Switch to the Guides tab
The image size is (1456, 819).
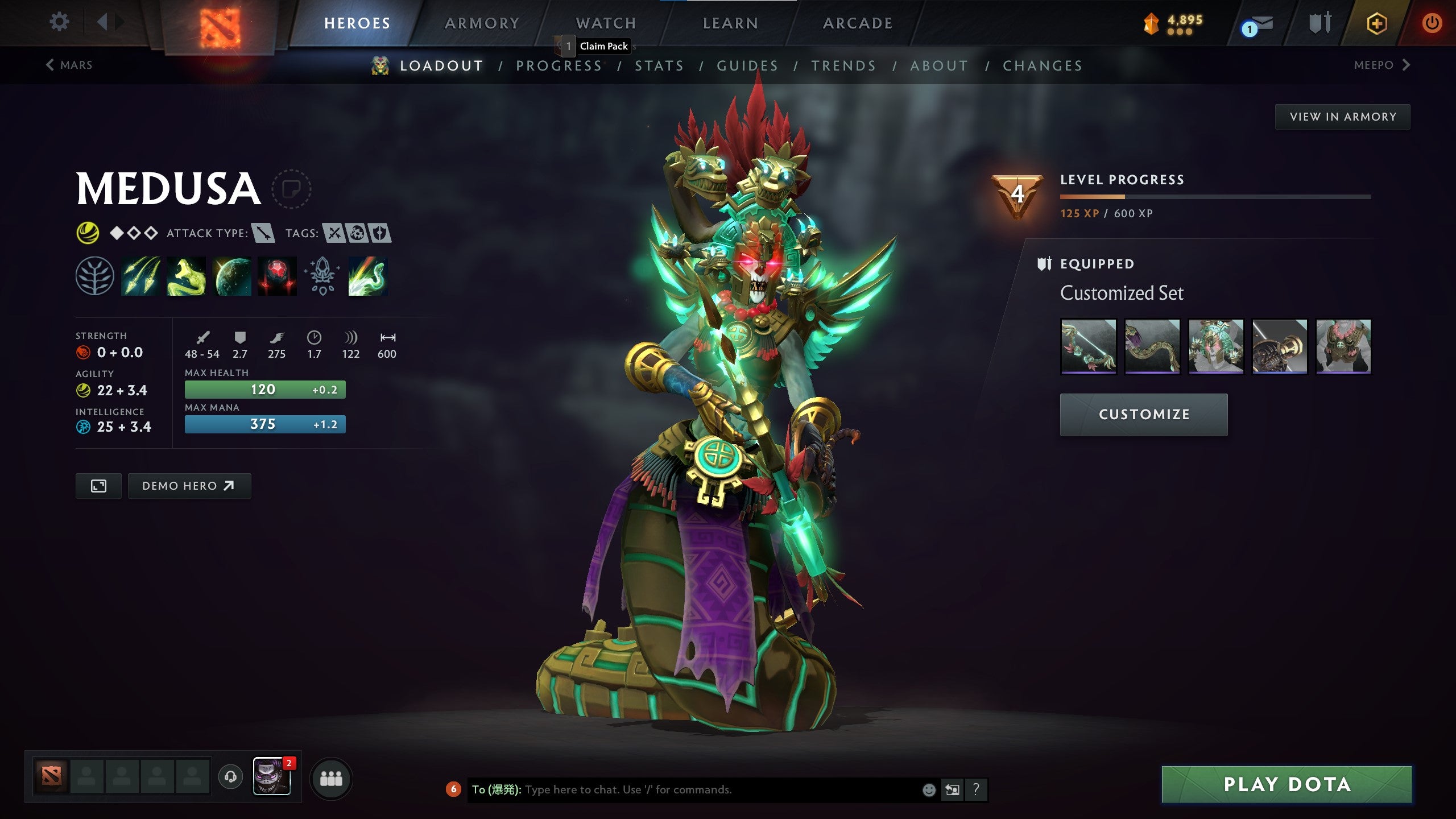[x=747, y=65]
